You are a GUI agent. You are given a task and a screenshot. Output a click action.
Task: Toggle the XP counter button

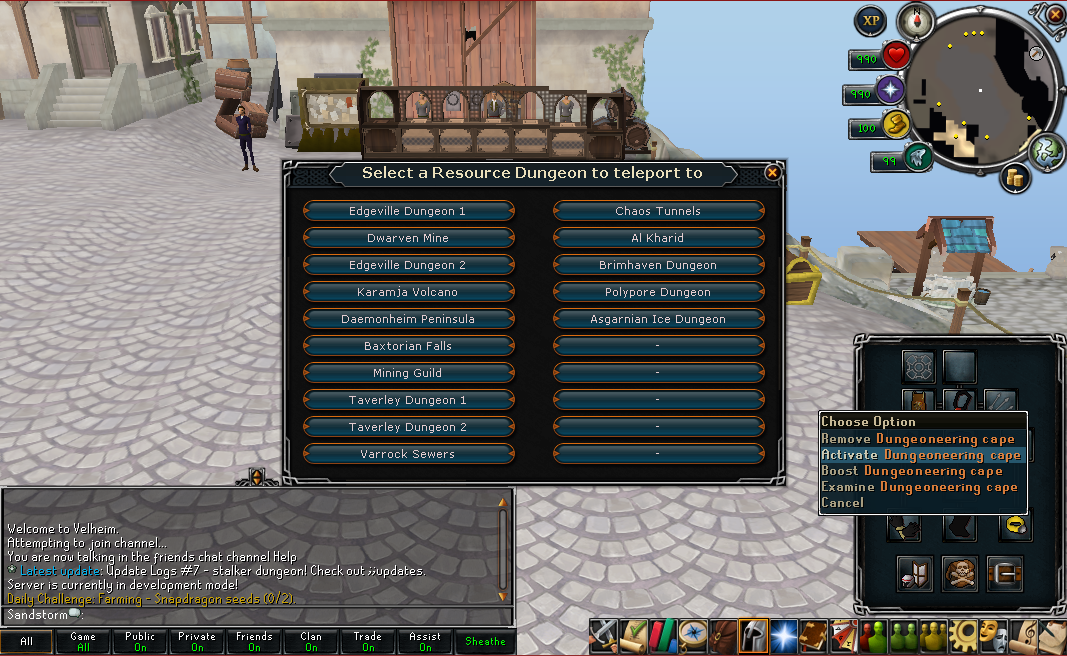(x=869, y=21)
